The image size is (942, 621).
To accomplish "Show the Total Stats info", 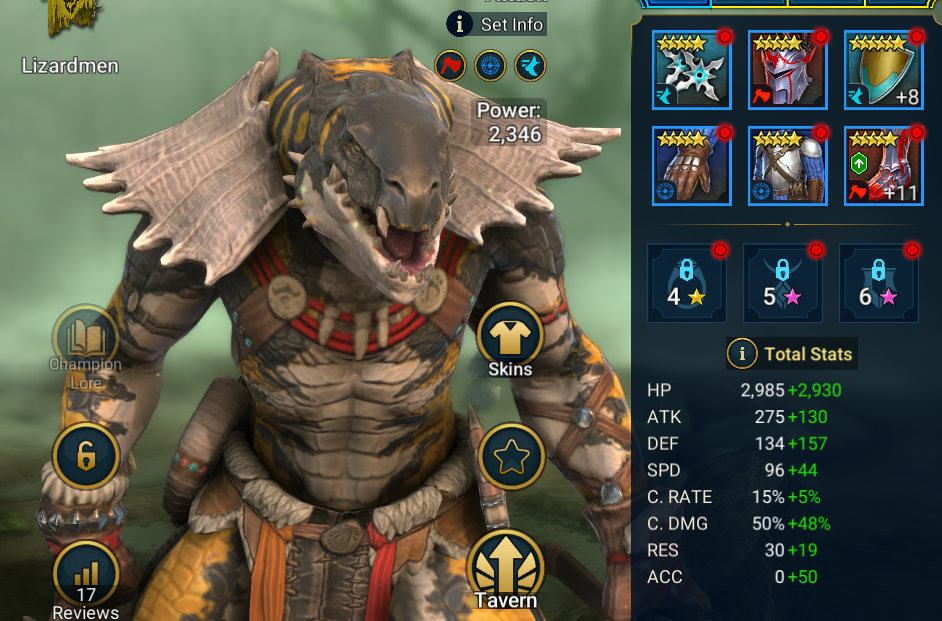I will point(742,353).
